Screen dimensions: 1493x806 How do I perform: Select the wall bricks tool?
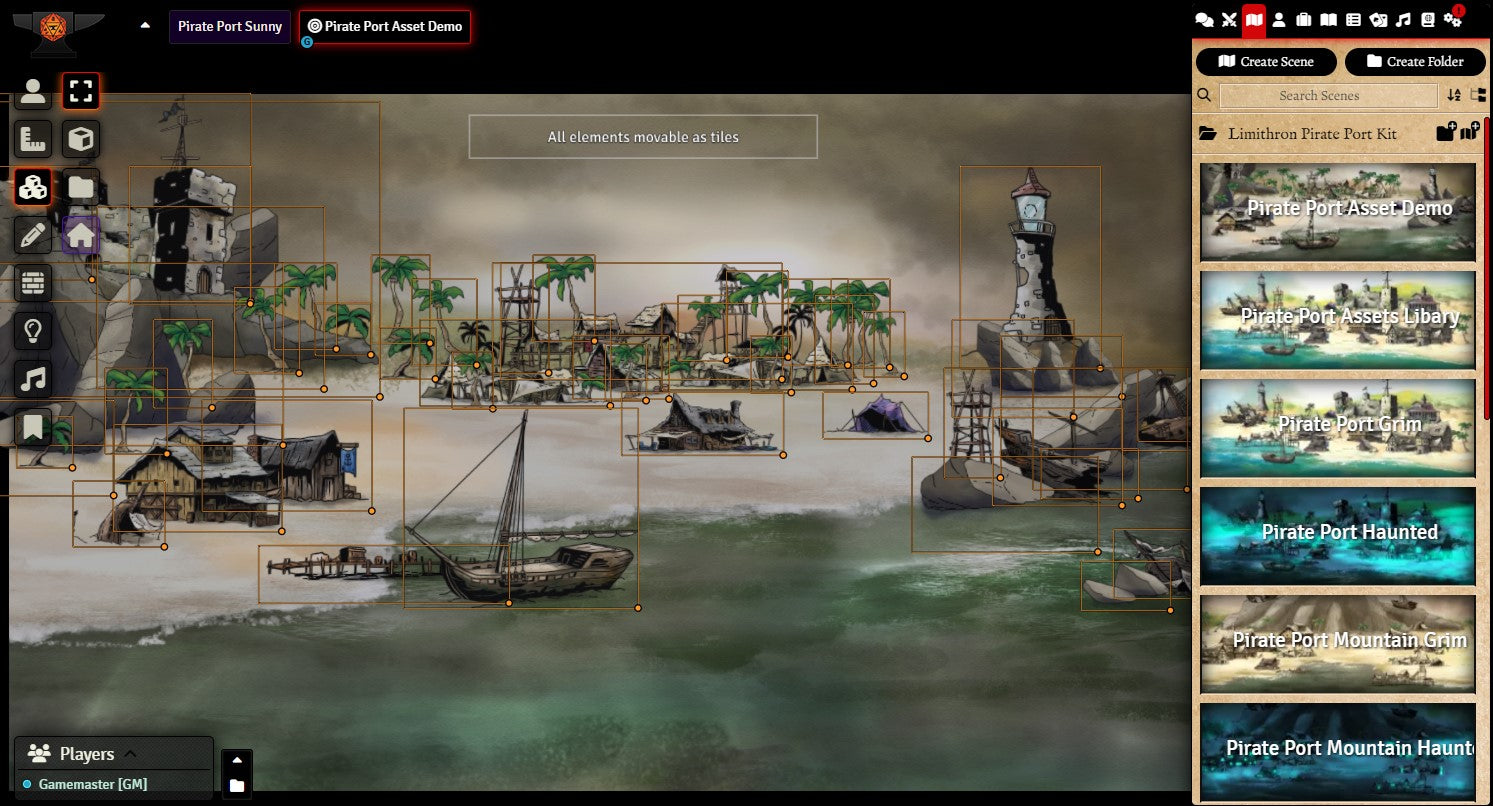tap(33, 283)
